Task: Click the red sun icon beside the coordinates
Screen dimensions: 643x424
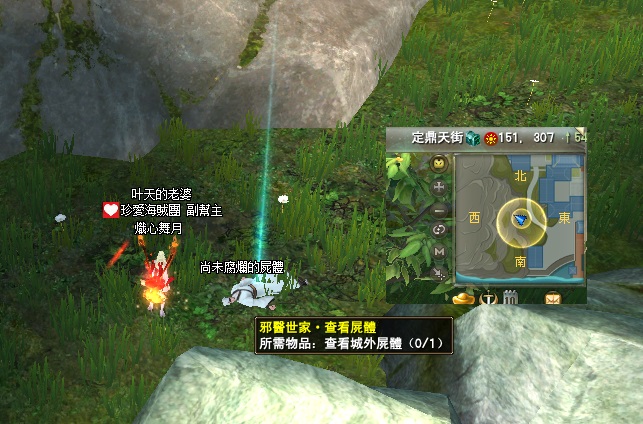Action: [x=491, y=139]
